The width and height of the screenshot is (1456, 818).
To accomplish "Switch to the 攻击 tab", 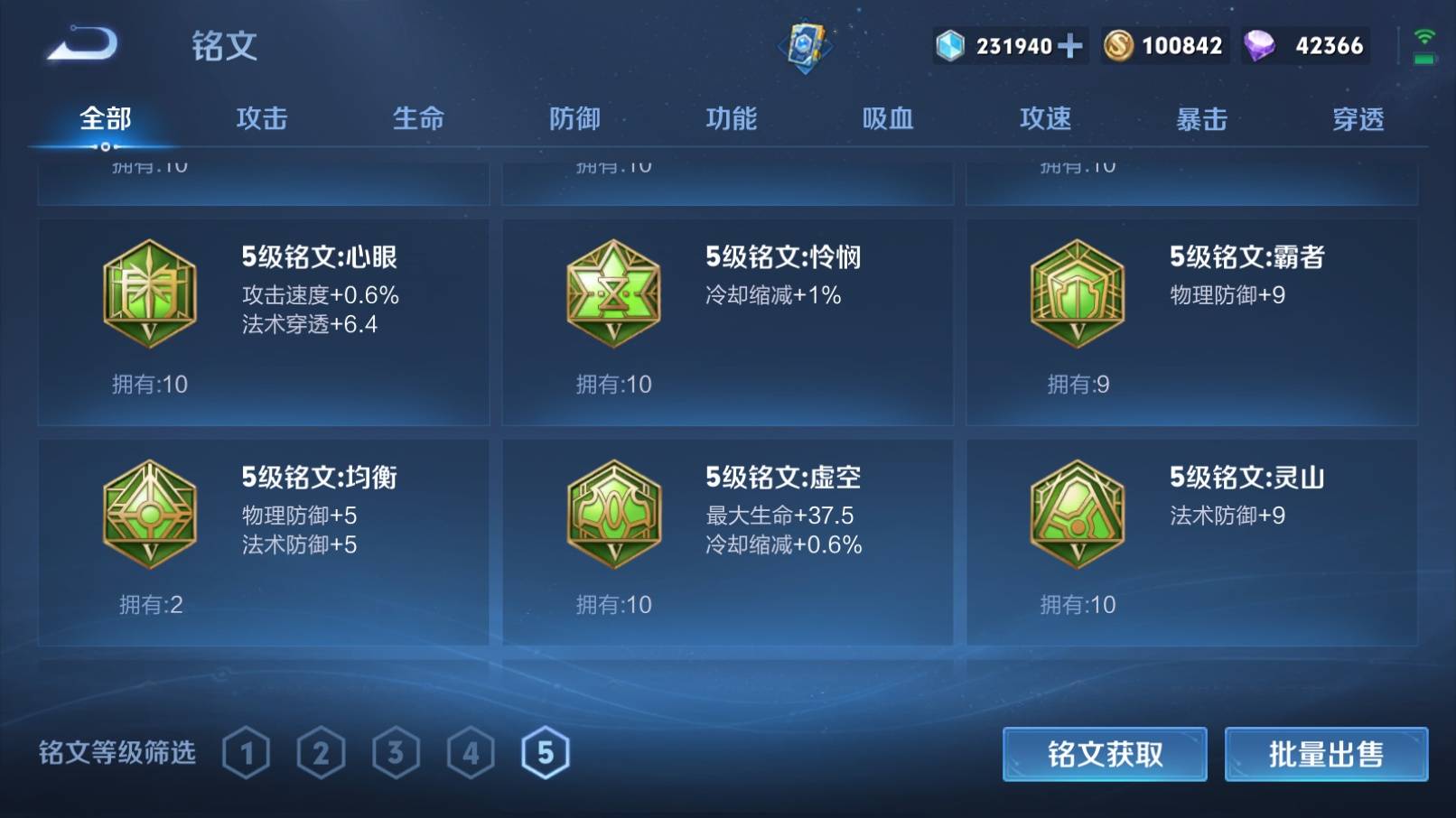I will tap(262, 117).
